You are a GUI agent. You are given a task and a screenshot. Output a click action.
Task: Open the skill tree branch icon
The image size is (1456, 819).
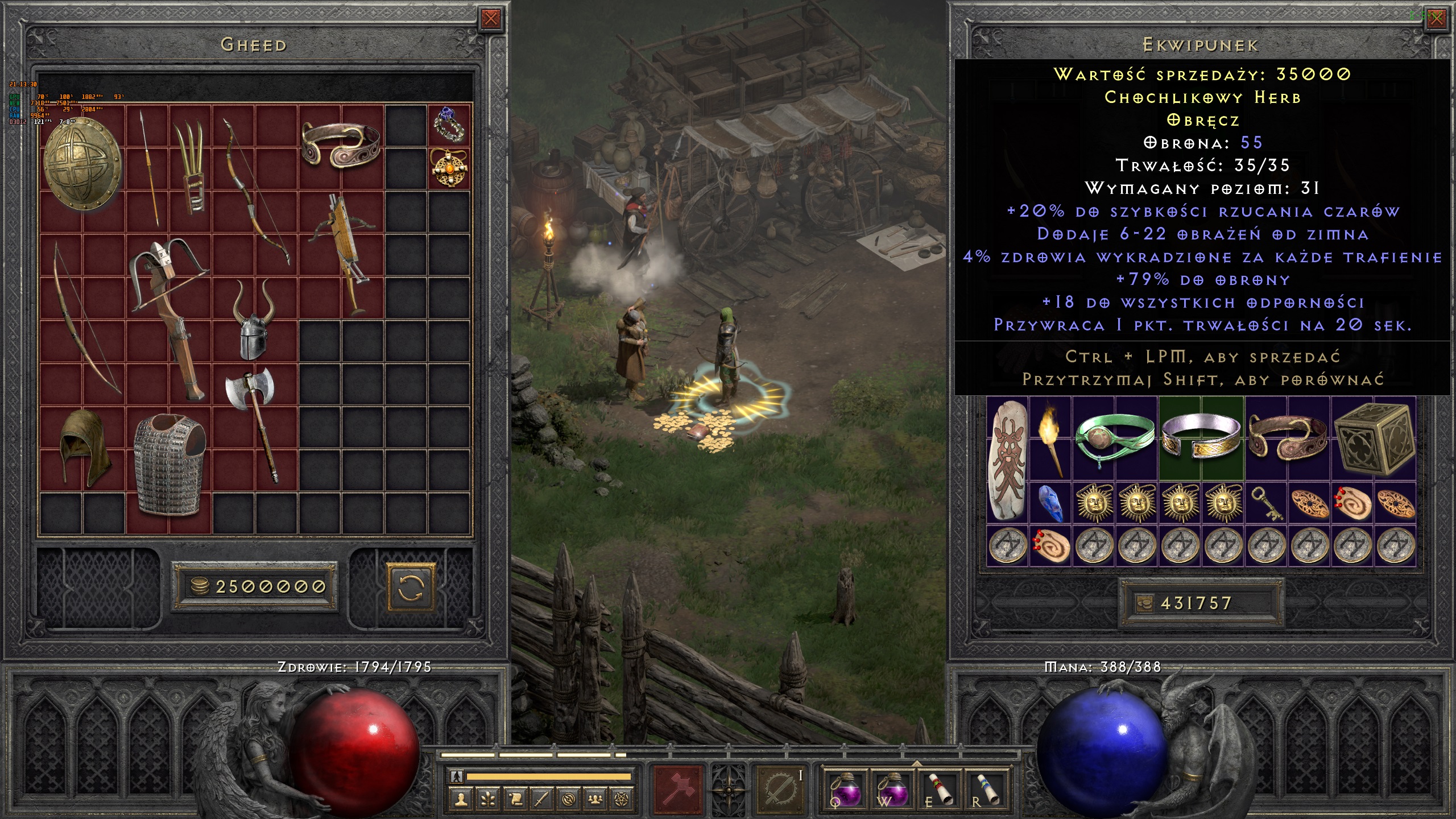pos(487,799)
